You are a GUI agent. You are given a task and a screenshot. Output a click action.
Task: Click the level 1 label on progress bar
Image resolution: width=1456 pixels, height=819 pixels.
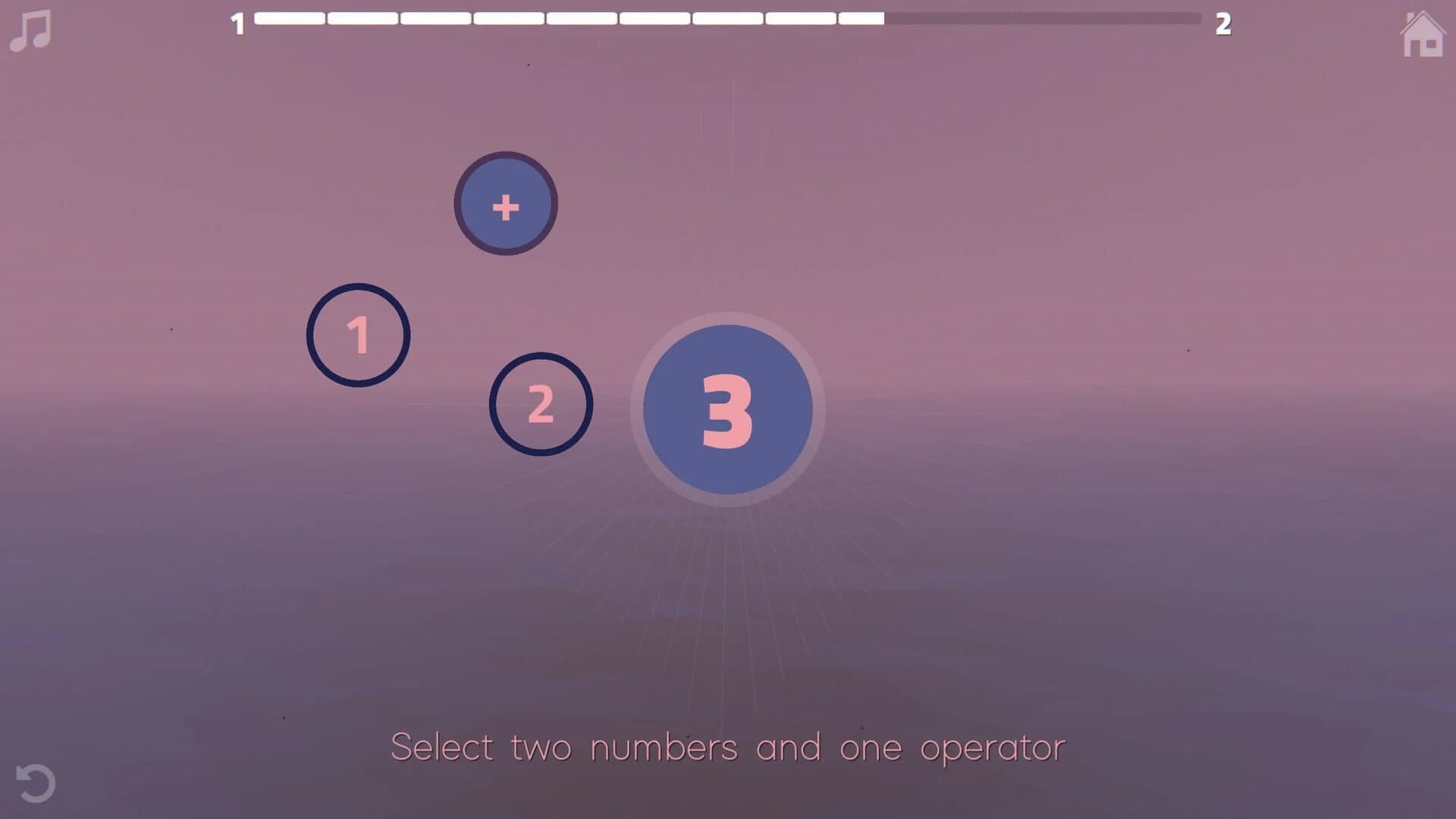click(x=237, y=24)
